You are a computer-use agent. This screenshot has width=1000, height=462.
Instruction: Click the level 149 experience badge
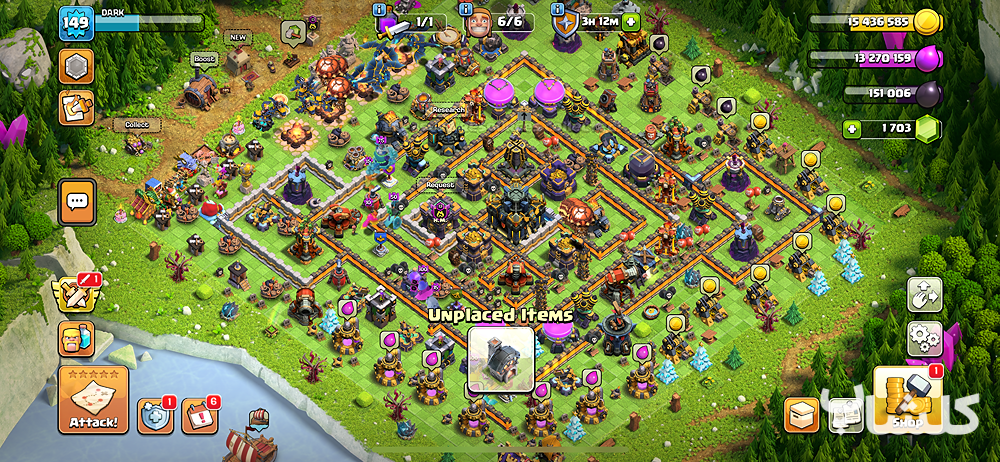(x=75, y=22)
